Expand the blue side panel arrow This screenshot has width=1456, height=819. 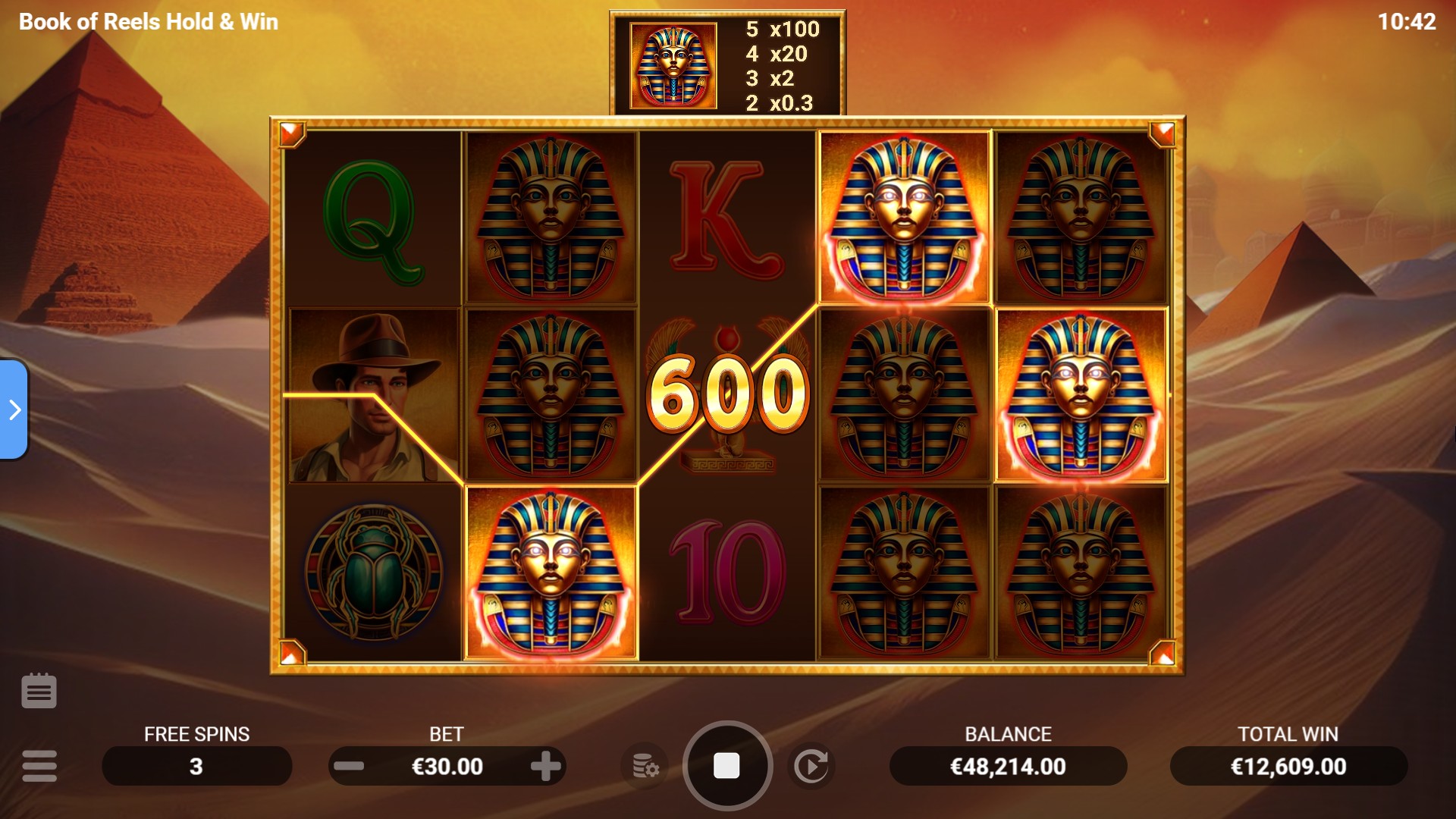(x=14, y=409)
